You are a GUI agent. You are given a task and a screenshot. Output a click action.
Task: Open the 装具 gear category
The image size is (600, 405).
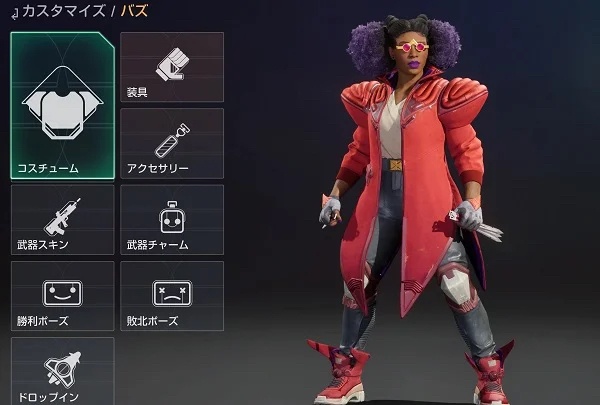pyautogui.click(x=171, y=66)
